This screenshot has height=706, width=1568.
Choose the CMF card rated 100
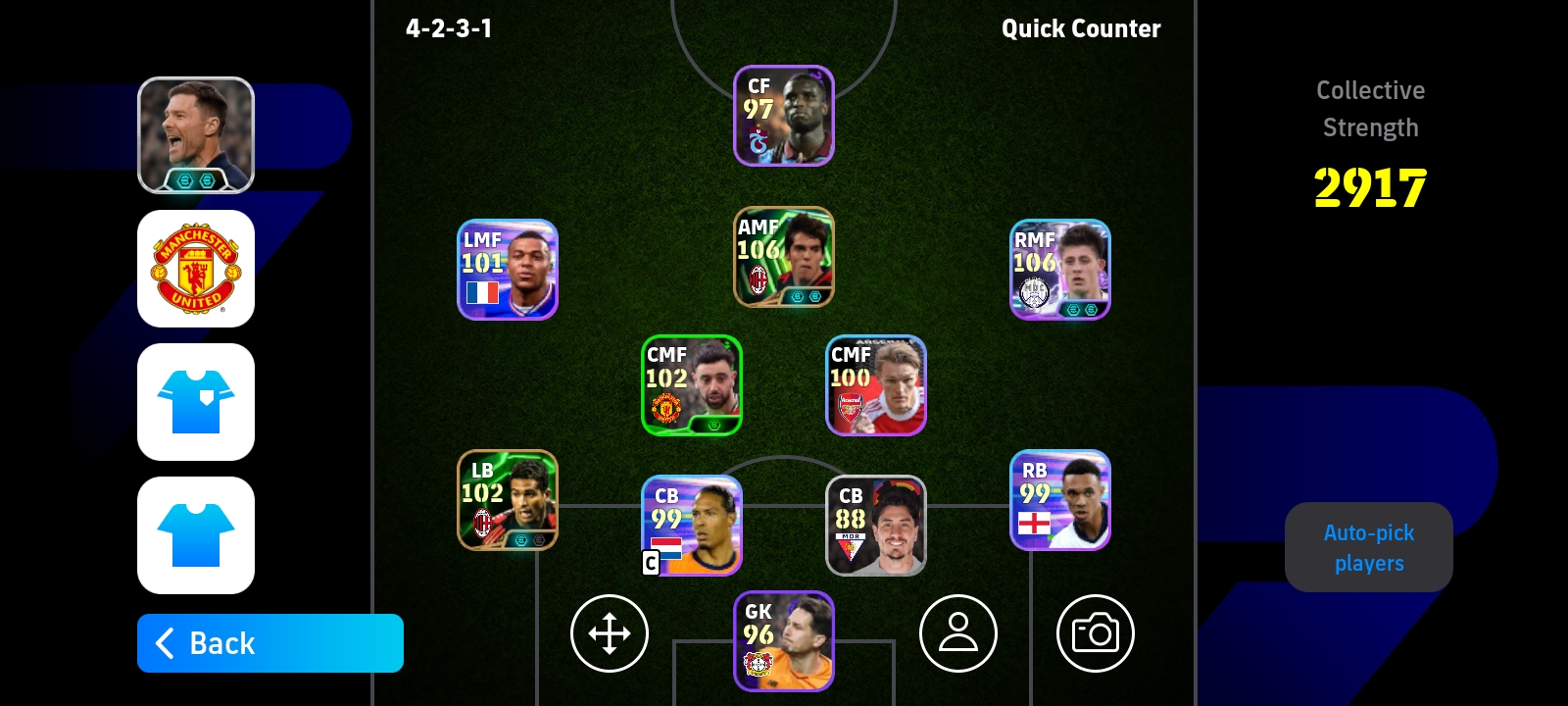click(x=876, y=385)
